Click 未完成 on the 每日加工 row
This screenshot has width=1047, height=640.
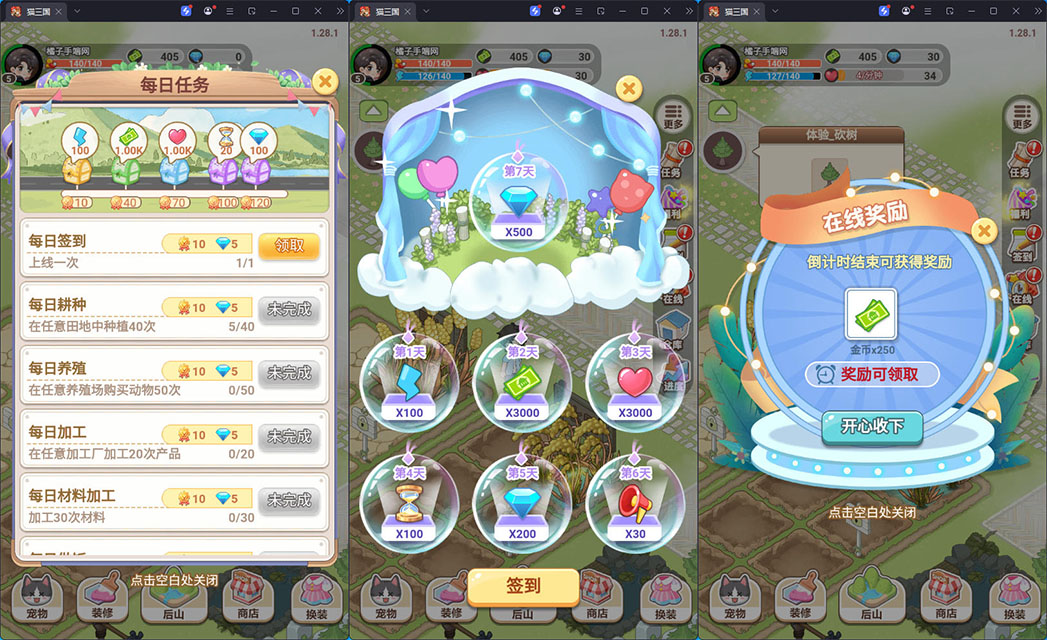coord(288,436)
